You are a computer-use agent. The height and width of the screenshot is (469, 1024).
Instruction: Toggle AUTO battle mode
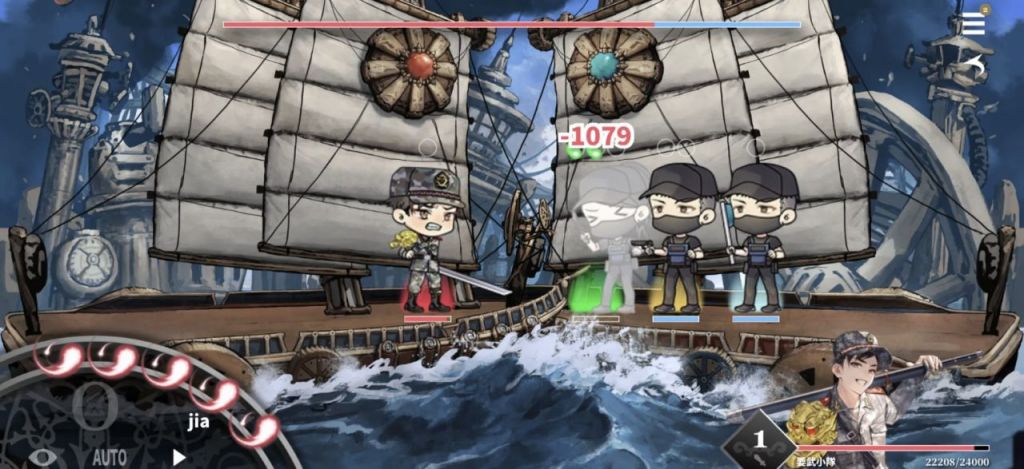(x=110, y=457)
